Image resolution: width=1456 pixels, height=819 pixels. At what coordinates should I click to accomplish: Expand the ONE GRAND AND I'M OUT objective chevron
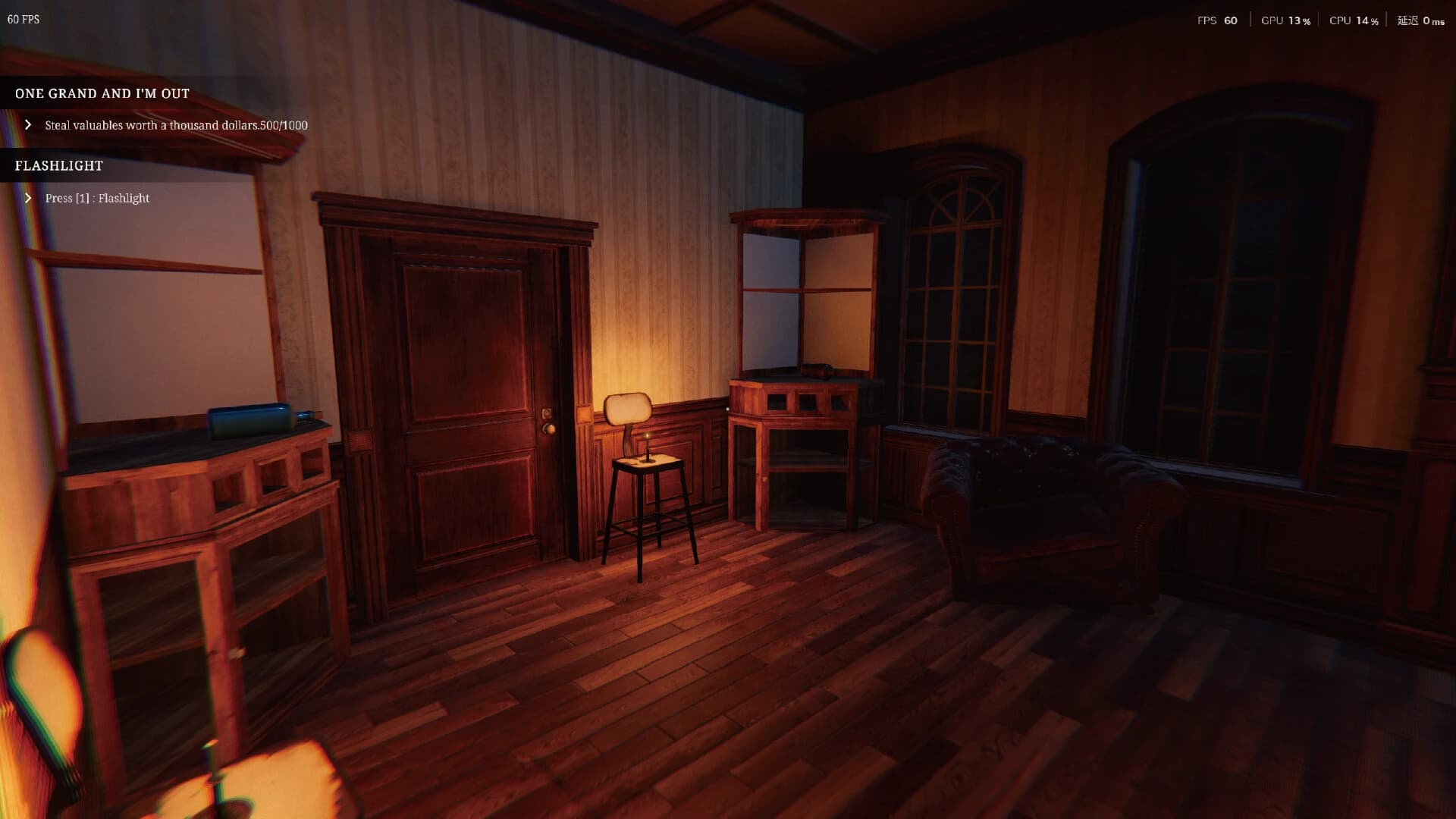[x=29, y=124]
